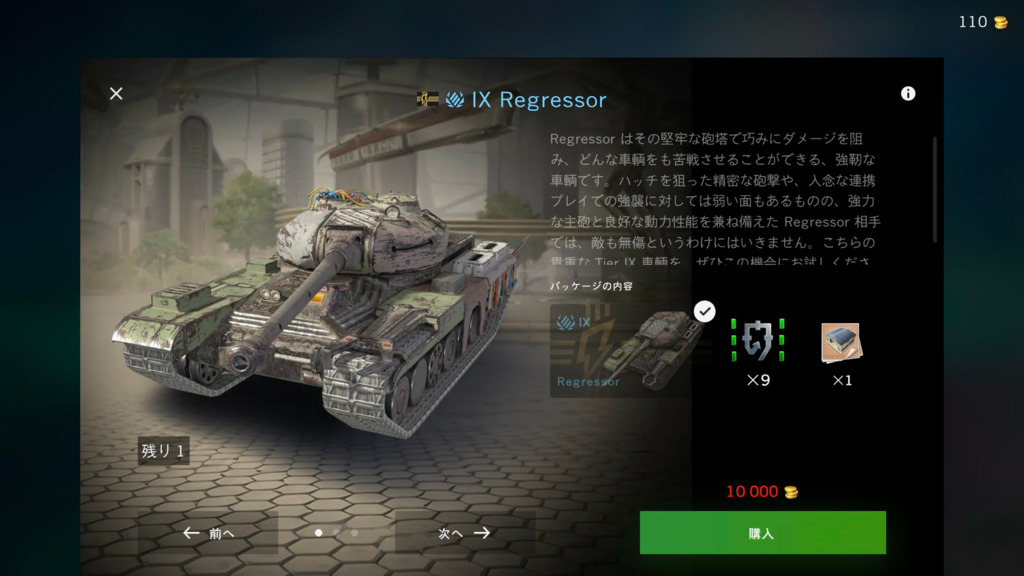Viewport: 1024px width, 576px height.
Task: Go to previous offer with 前へ
Action: [209, 533]
